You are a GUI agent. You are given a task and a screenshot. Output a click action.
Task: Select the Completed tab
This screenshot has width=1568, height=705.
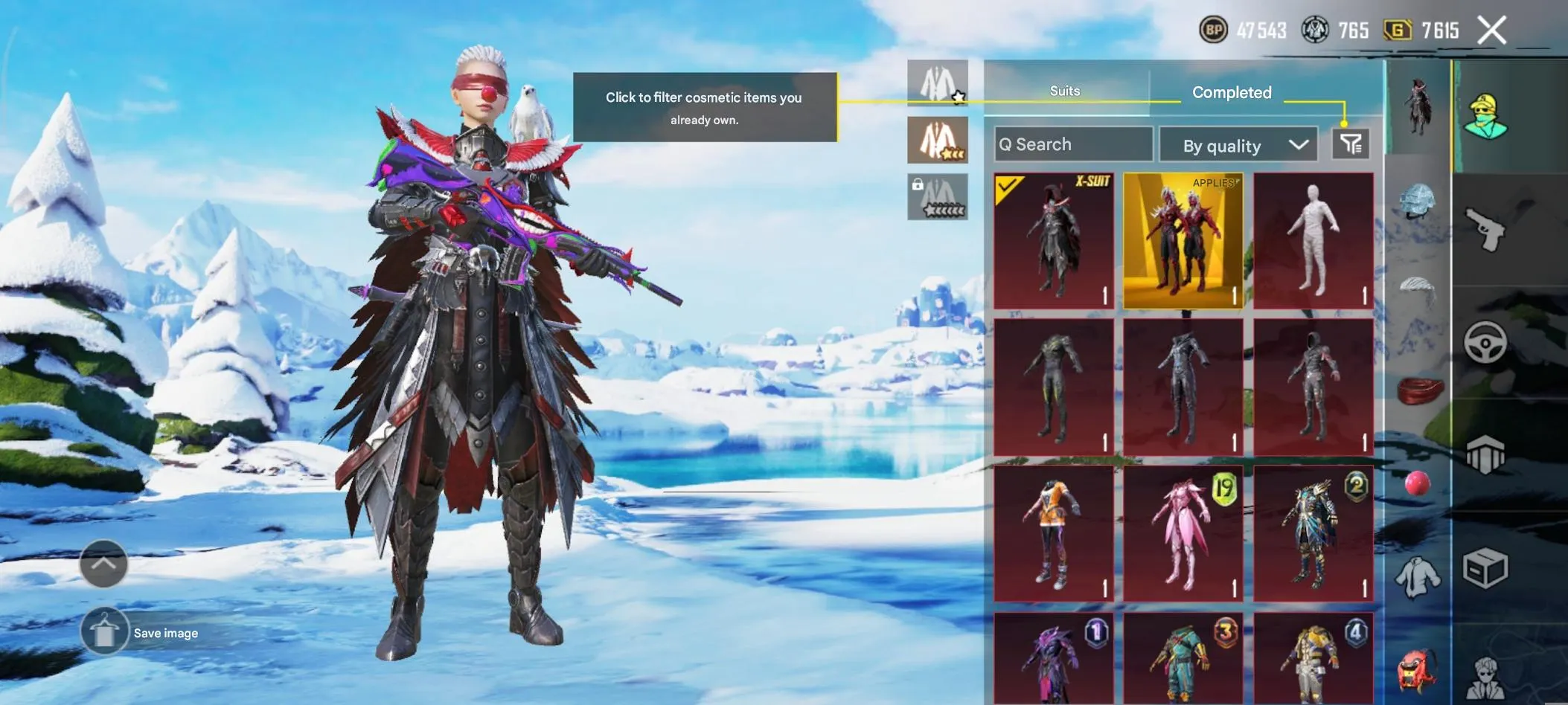[x=1232, y=91]
